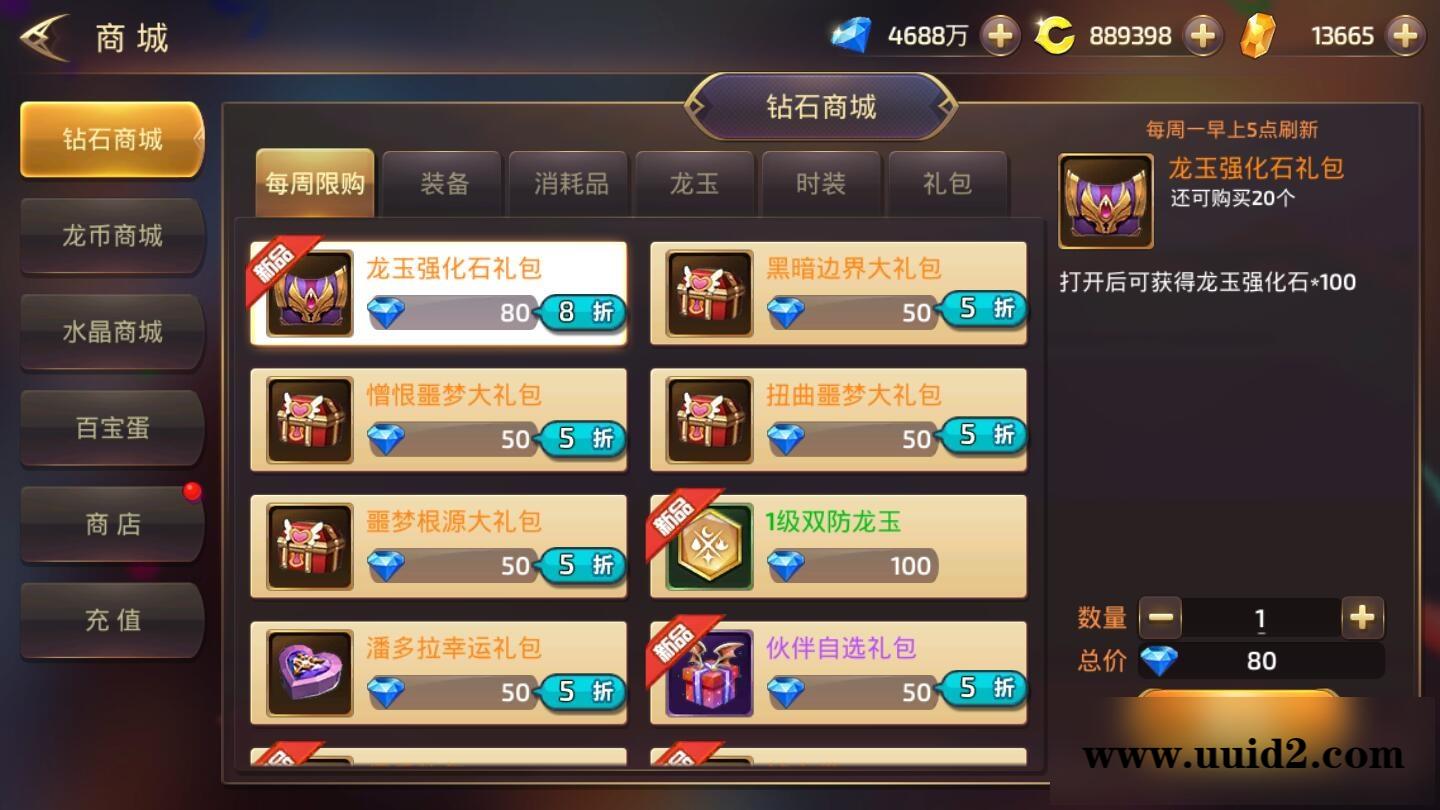Select the 1级双防龙玉 gem icon
This screenshot has width=1440, height=810.
708,546
